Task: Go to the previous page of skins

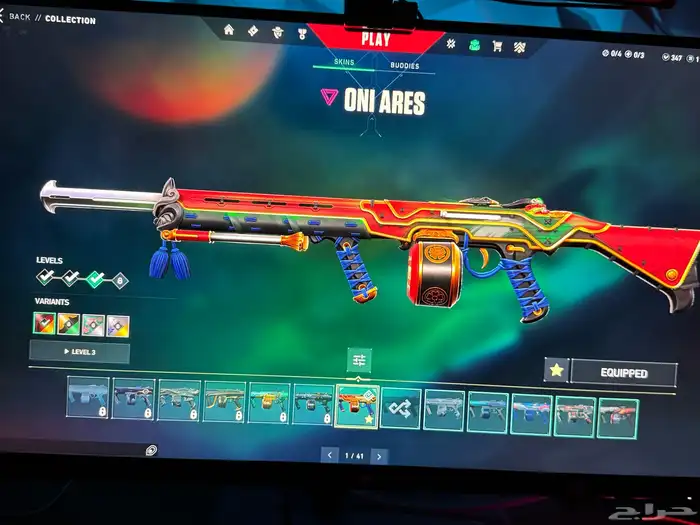Action: click(x=331, y=455)
